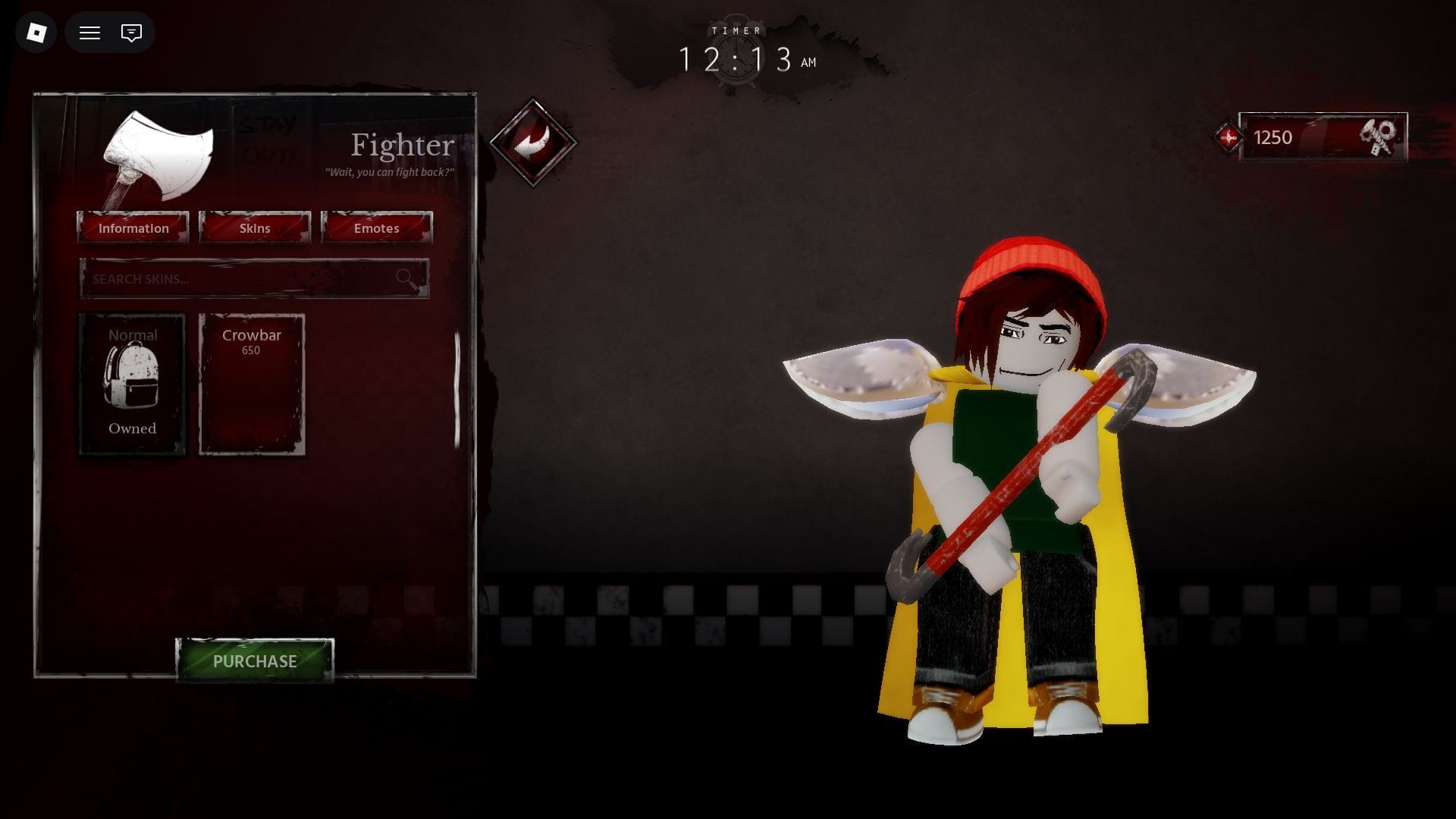Open the hamburger menu at top left

pyautogui.click(x=89, y=33)
